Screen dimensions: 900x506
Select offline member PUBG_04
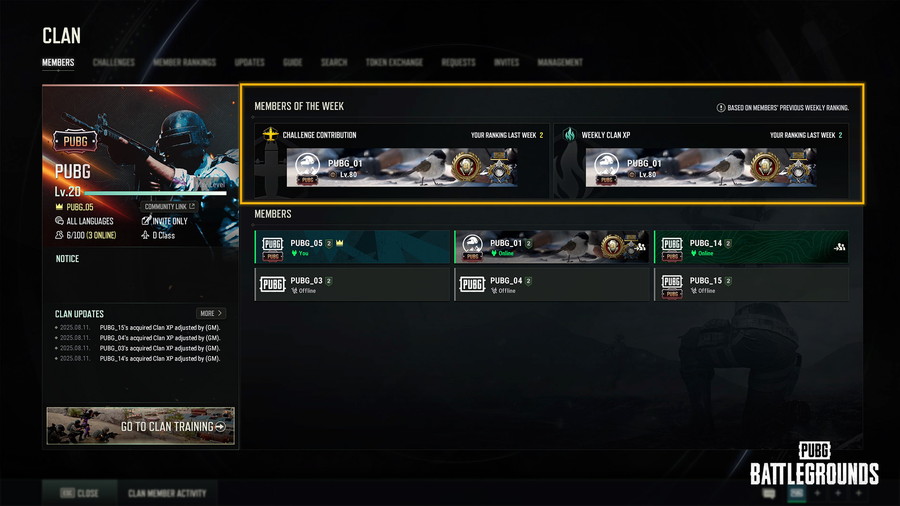[x=552, y=285]
